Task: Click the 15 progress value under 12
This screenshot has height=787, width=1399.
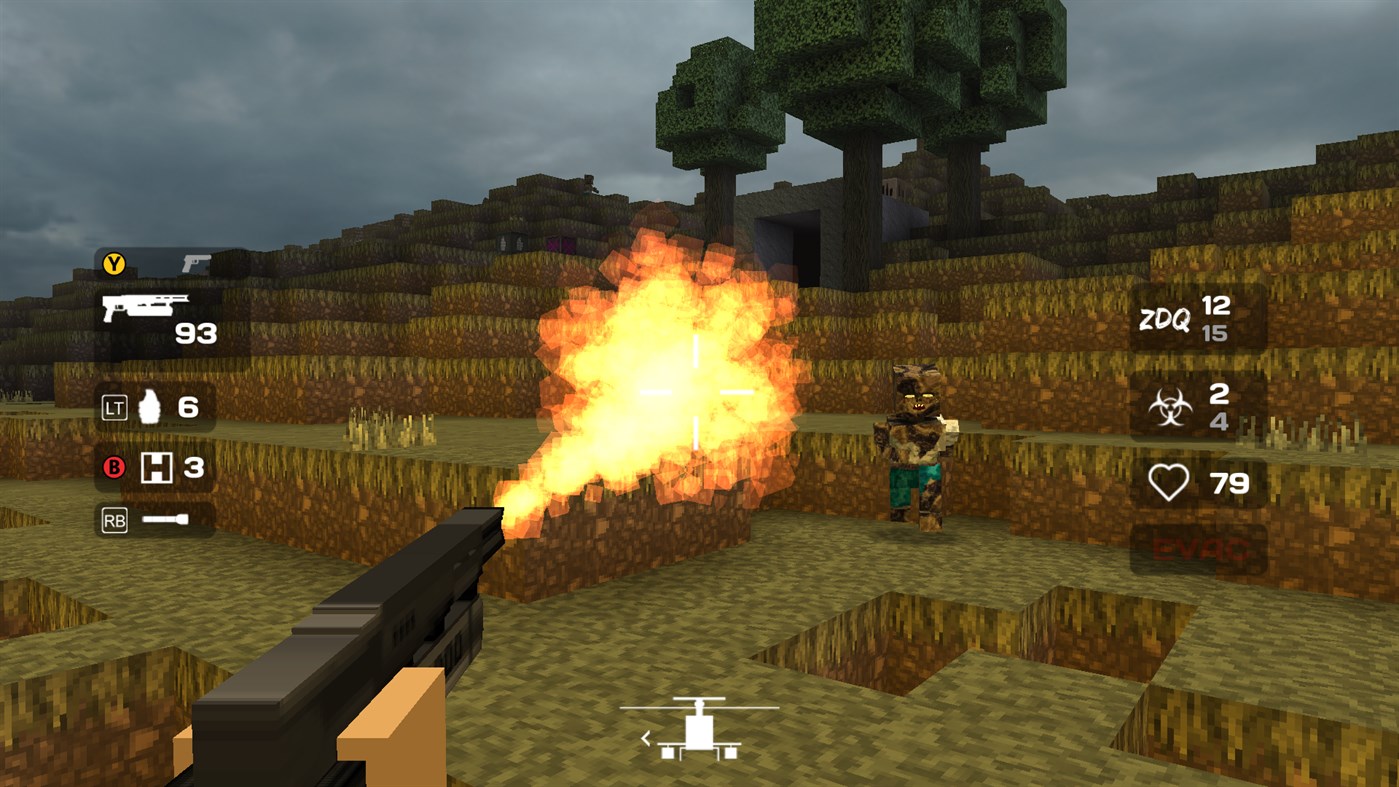Action: point(1216,333)
